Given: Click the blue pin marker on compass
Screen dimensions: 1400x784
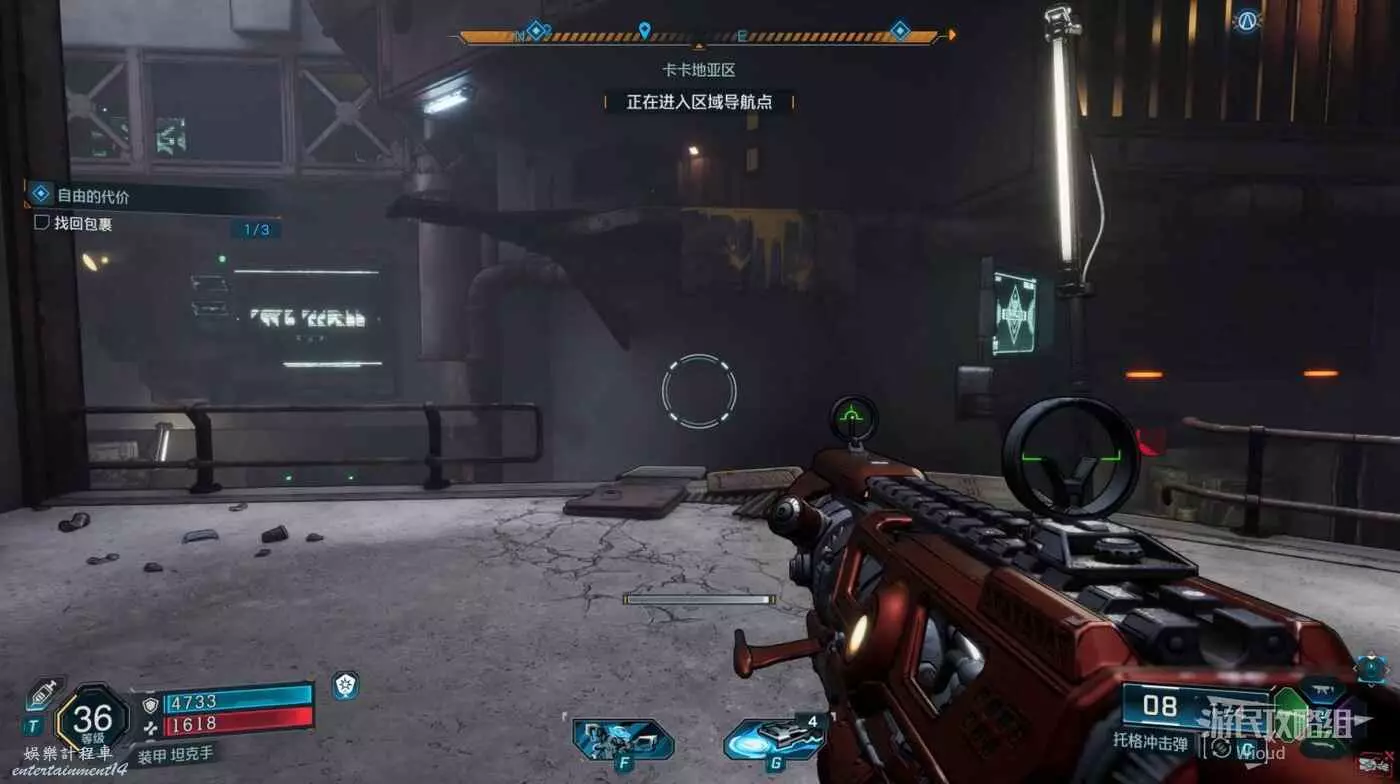Looking at the screenshot, I should click(x=644, y=30).
